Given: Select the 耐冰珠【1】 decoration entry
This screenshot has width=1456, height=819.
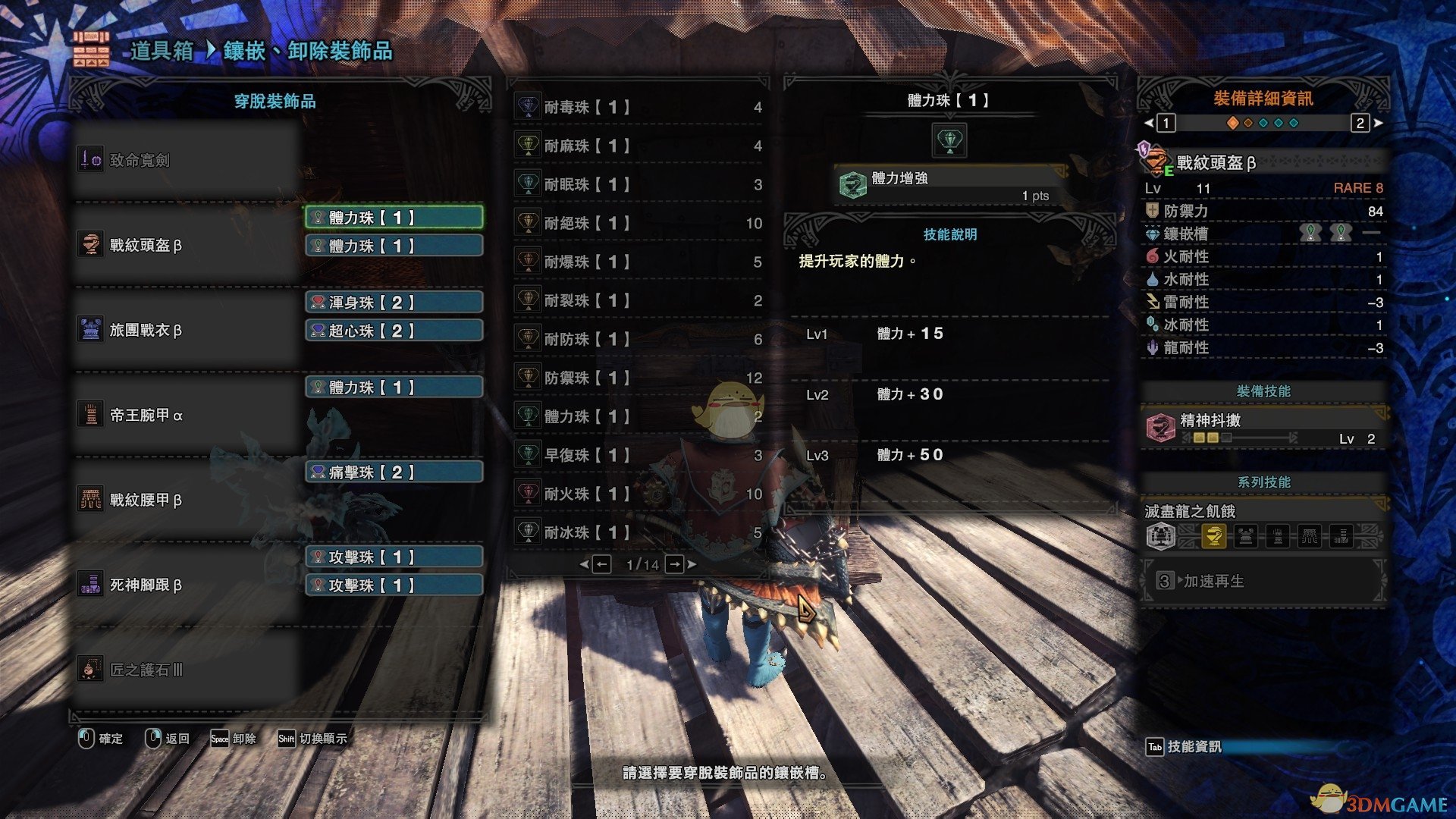Looking at the screenshot, I should (639, 532).
